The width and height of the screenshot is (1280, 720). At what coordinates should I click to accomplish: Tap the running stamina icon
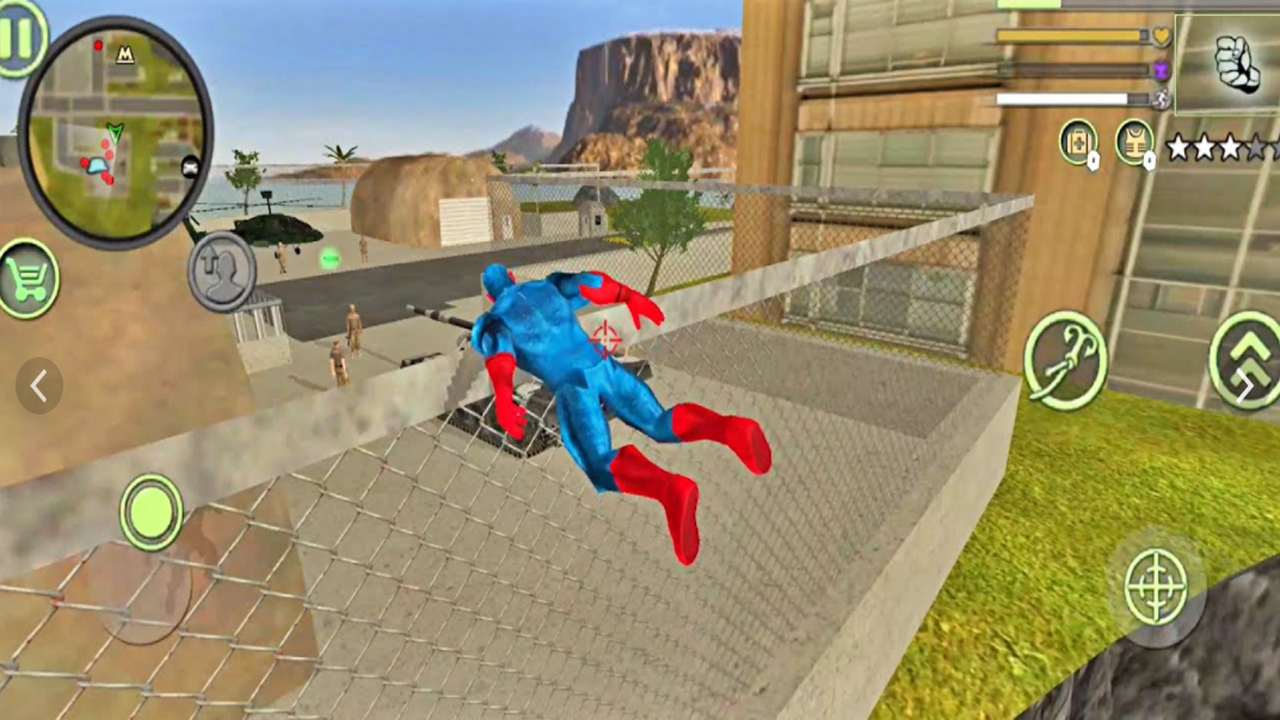pos(1160,99)
